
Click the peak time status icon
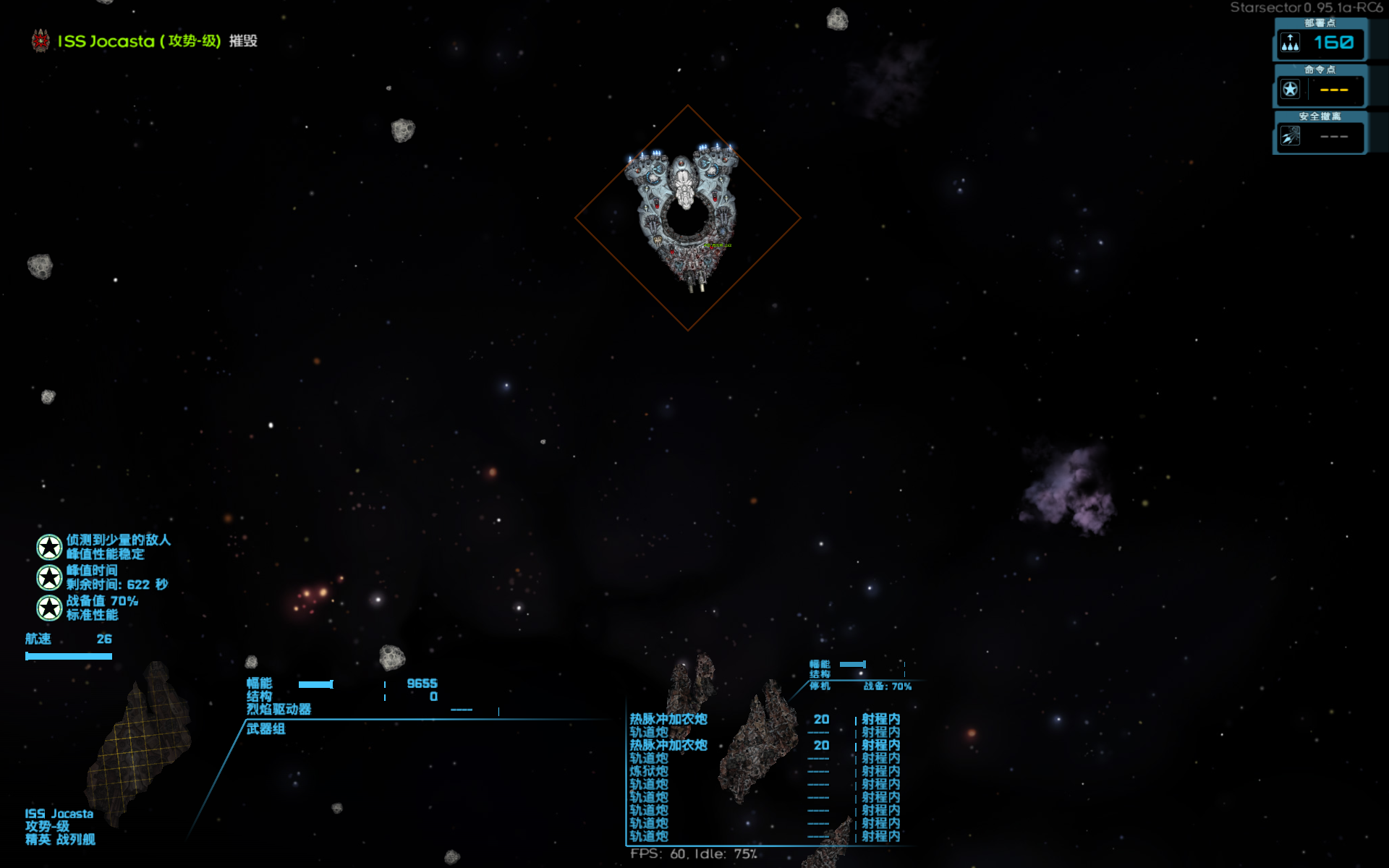[x=49, y=577]
